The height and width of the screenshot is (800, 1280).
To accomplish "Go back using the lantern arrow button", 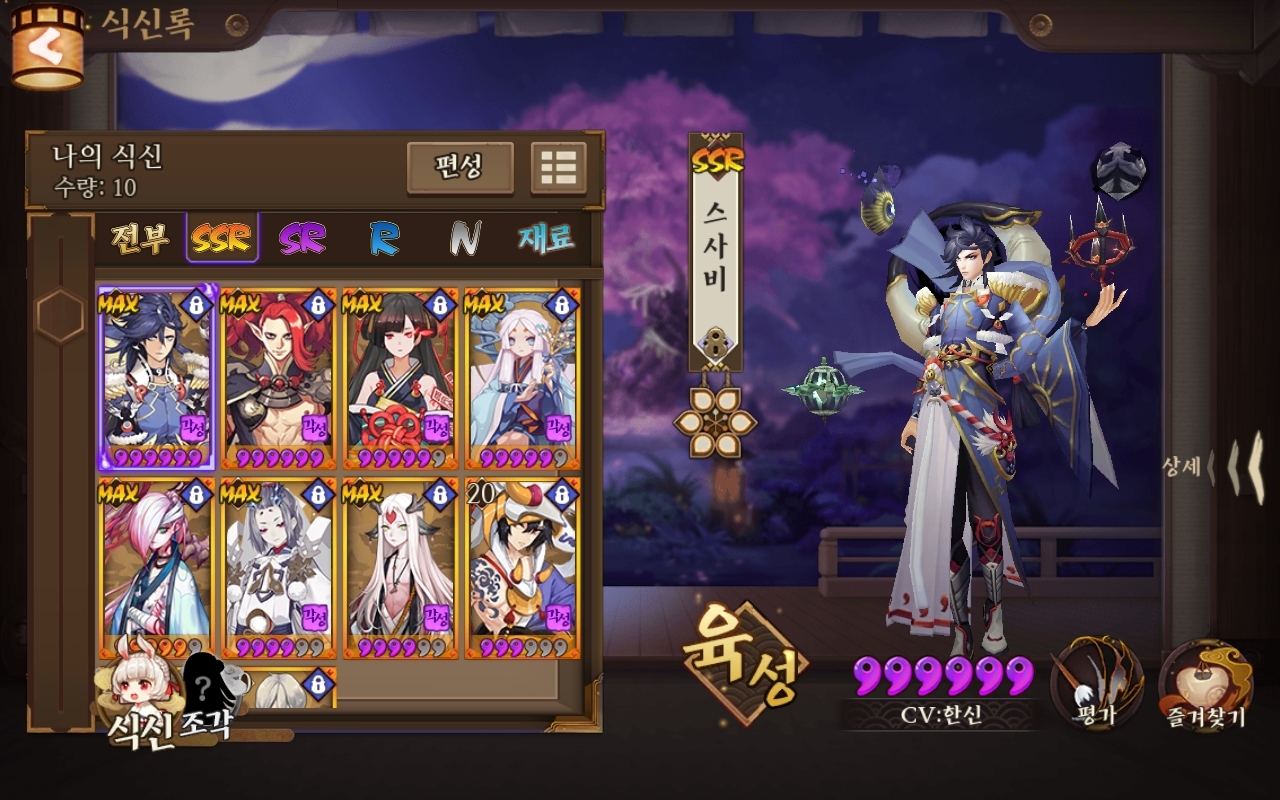I will point(47,47).
